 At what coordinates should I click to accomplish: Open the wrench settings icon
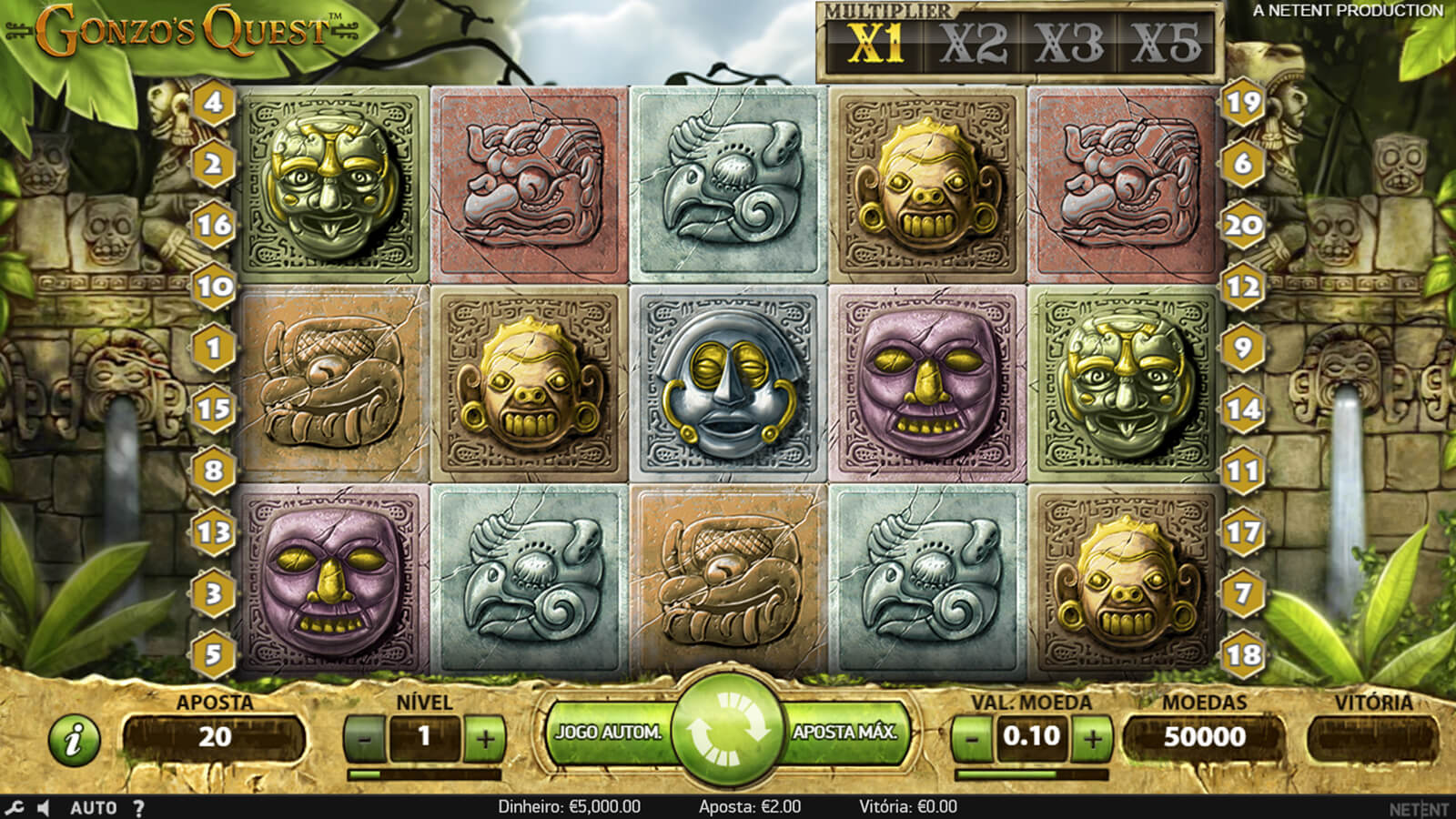point(15,807)
